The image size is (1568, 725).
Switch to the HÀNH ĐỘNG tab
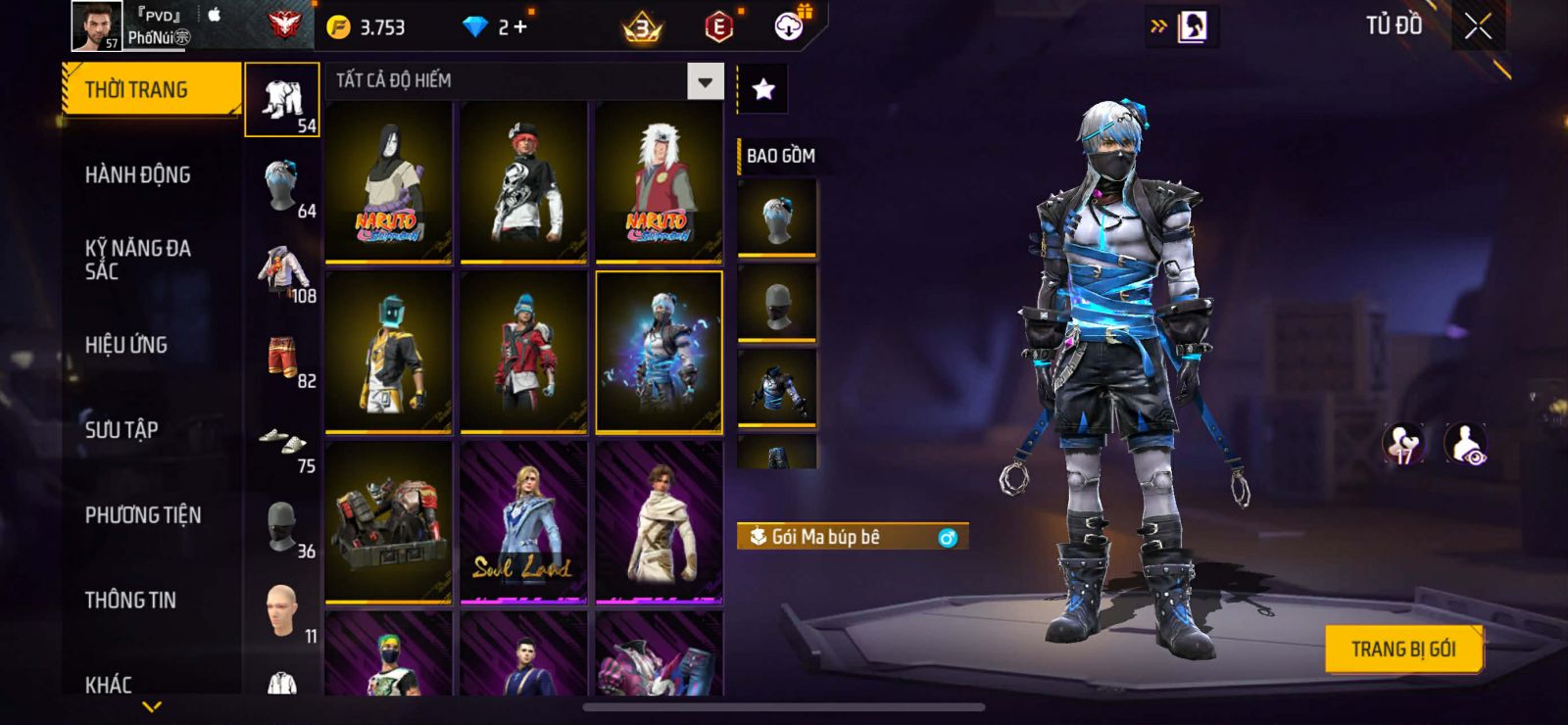pyautogui.click(x=137, y=175)
